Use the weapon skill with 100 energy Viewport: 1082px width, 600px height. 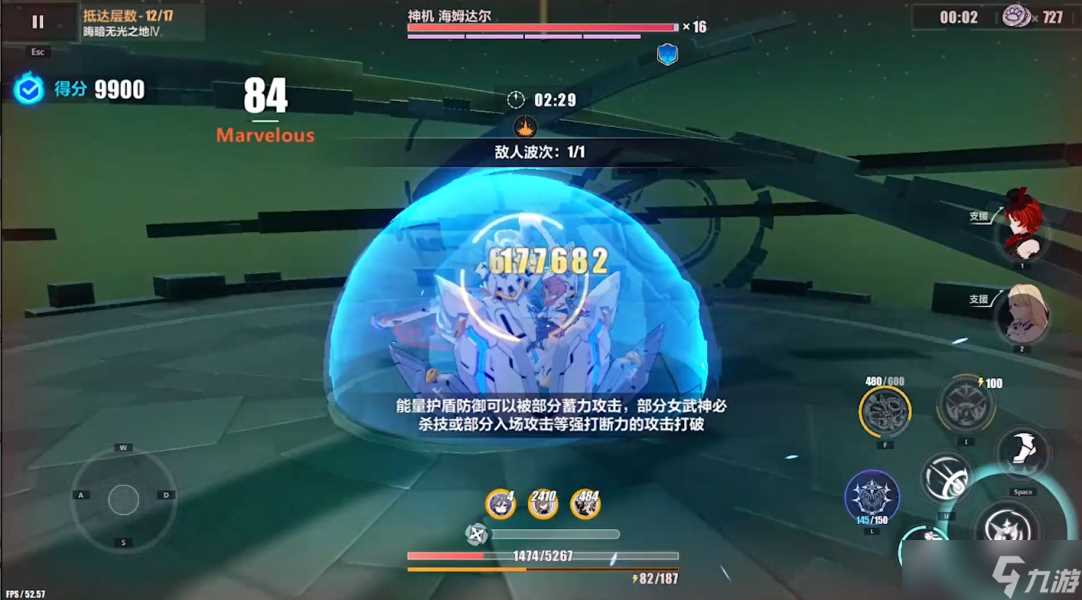(x=964, y=404)
